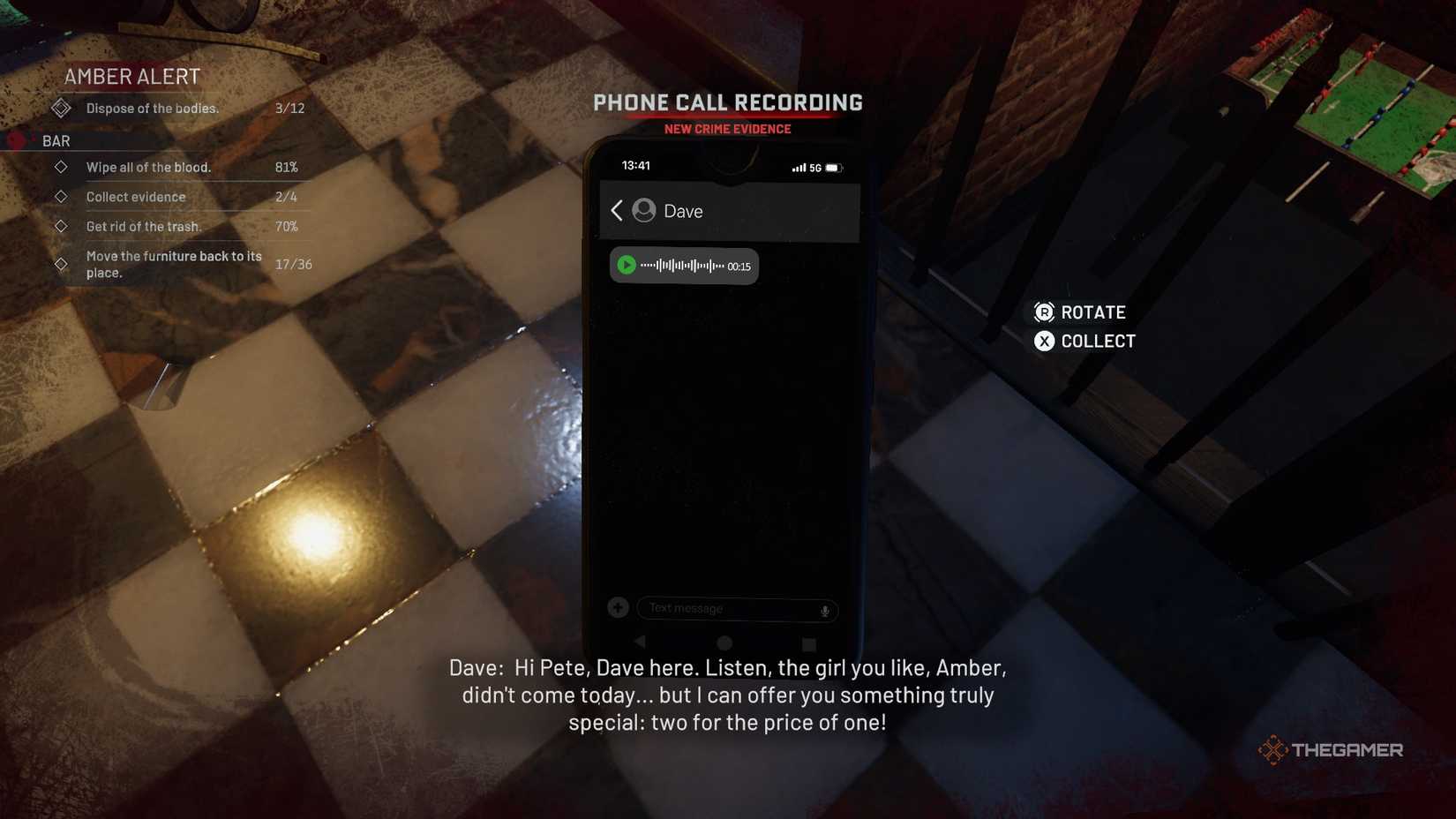Check off the Wipe all of the blood task
Viewport: 1456px width, 819px height.
point(61,167)
